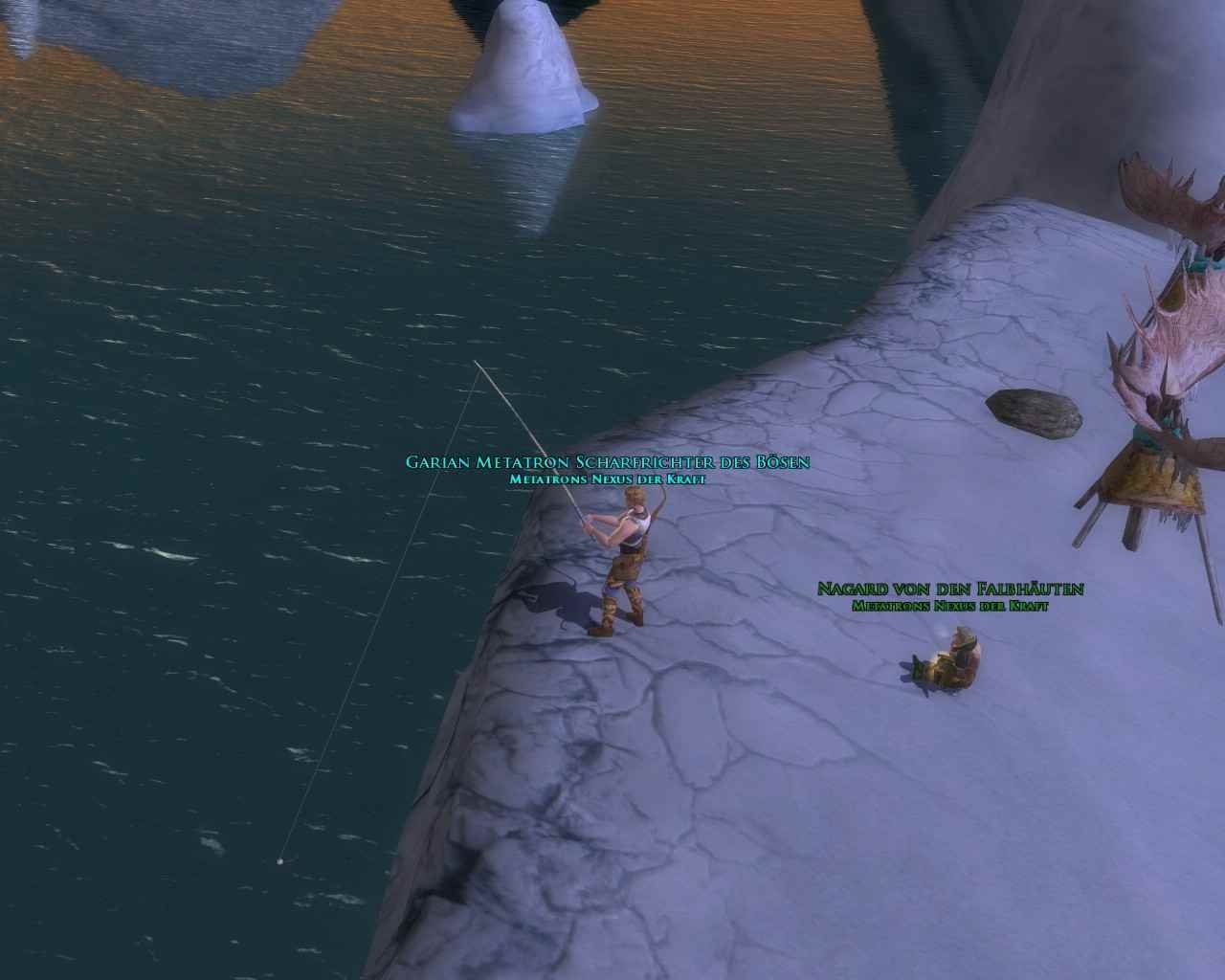Select the Garian Metatron Scharfrichter des Bösen nameplate
Screen dimensions: 1225x980
coord(608,462)
